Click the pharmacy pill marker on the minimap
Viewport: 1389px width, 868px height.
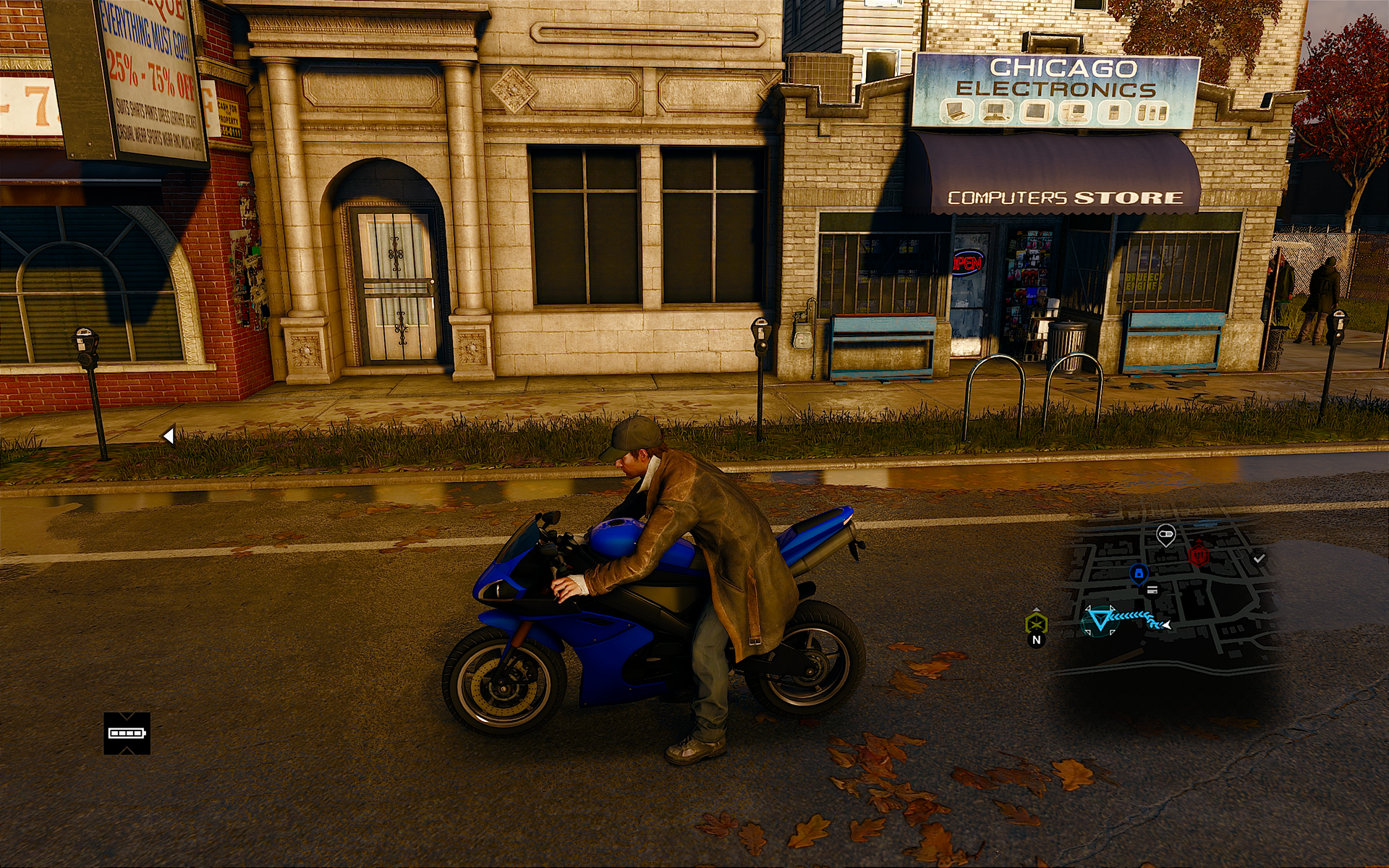tap(1165, 535)
